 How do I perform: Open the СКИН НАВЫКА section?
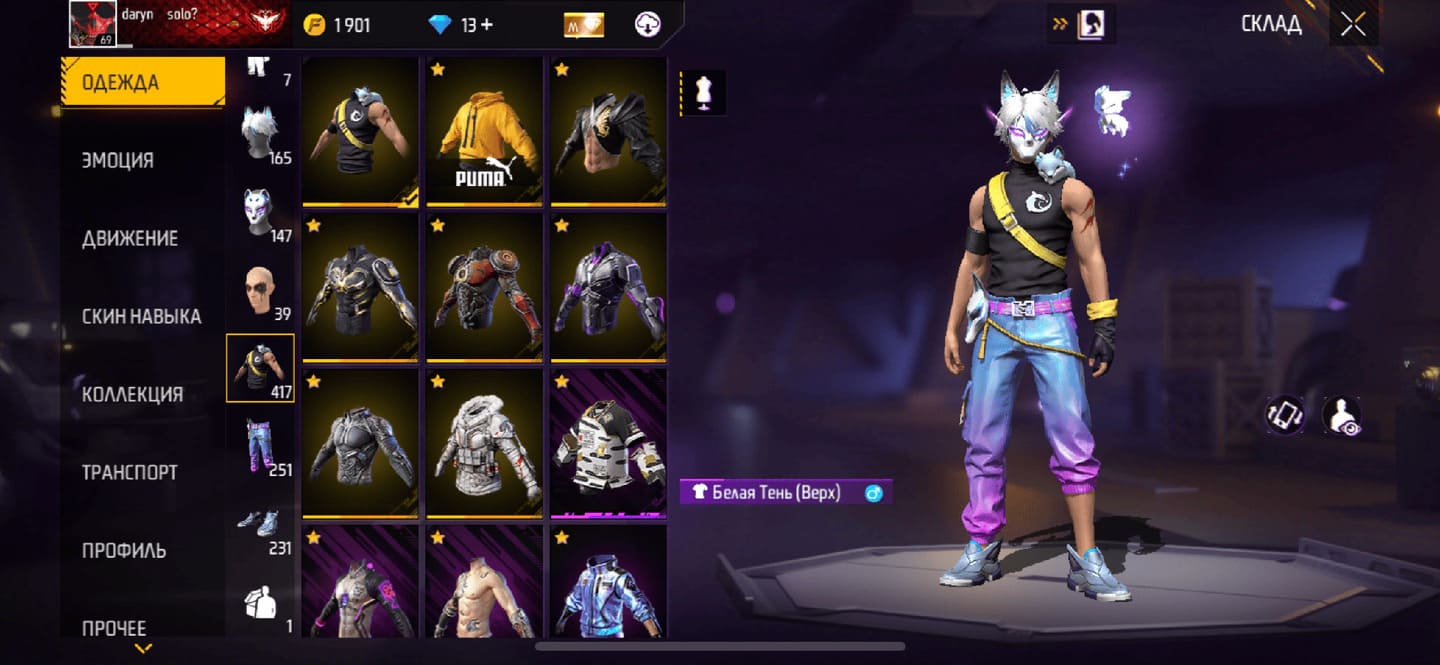tap(141, 316)
